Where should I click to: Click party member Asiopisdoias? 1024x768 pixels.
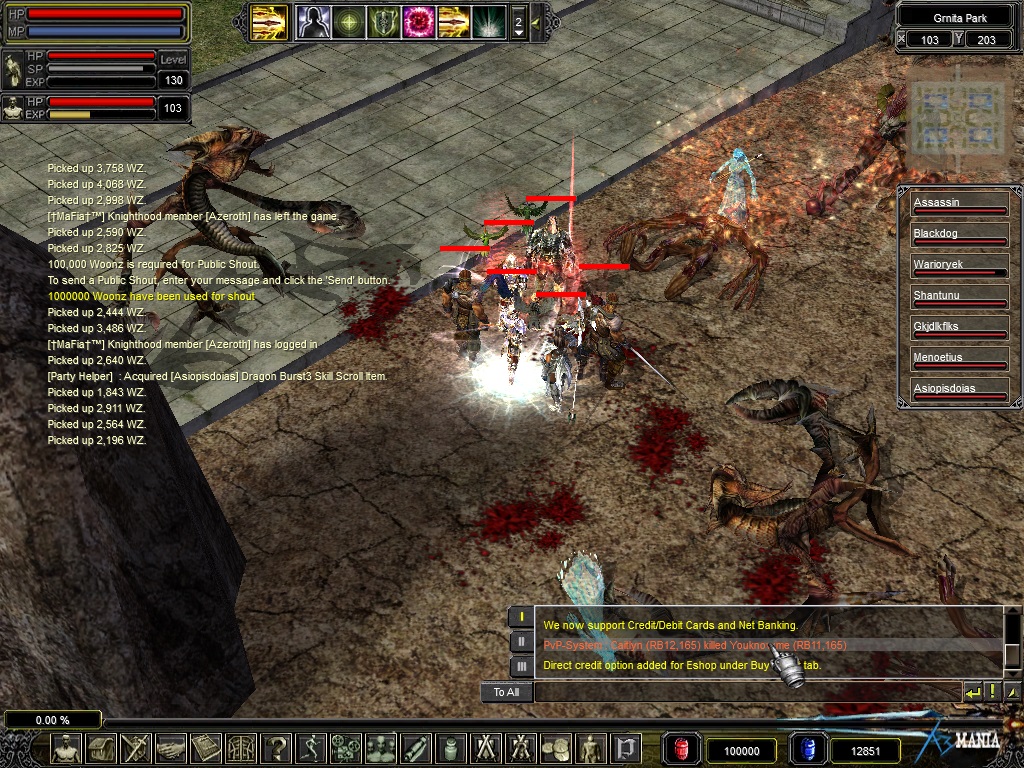[958, 388]
